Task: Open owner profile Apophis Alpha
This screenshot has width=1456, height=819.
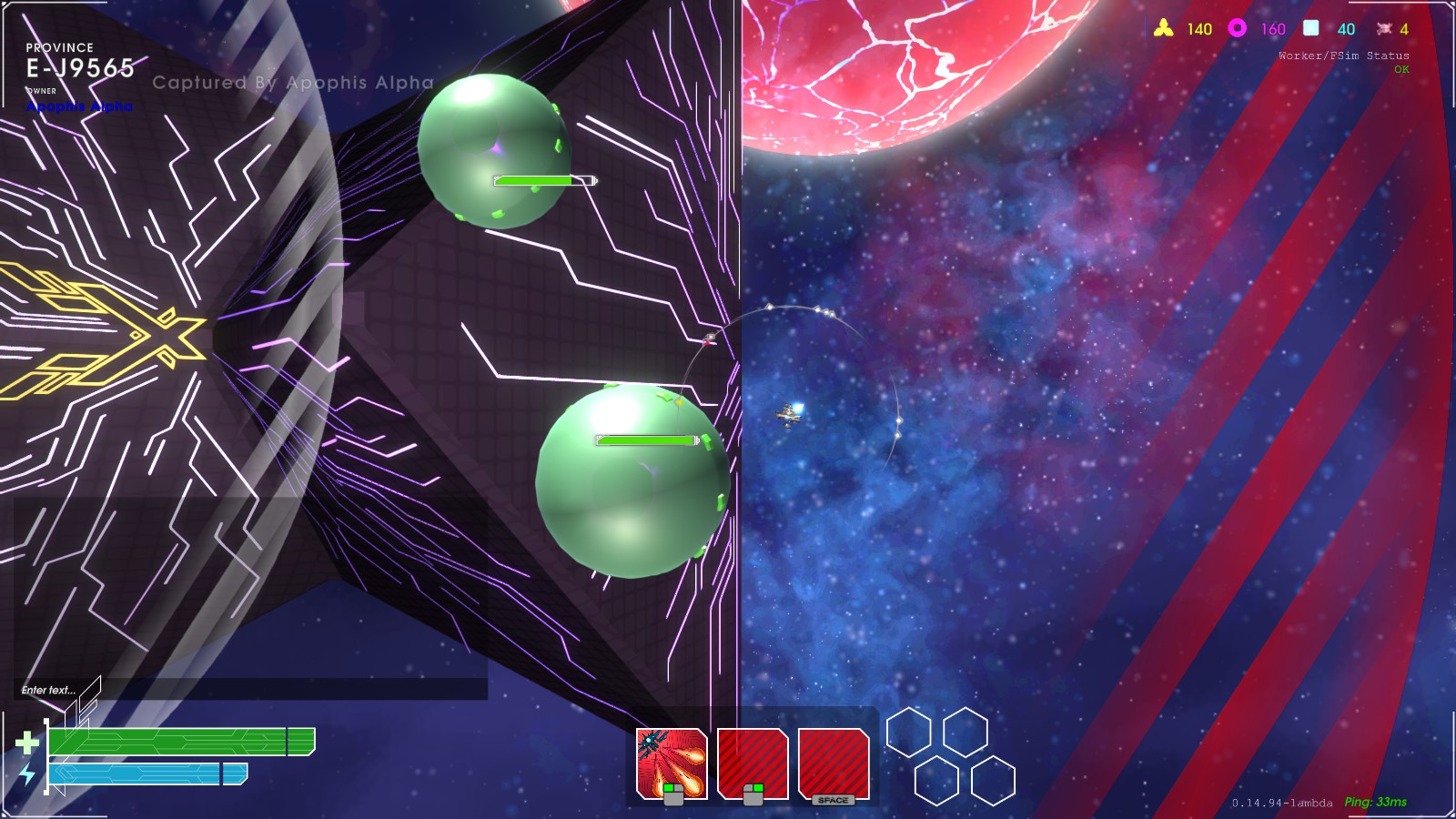Action: click(x=80, y=107)
